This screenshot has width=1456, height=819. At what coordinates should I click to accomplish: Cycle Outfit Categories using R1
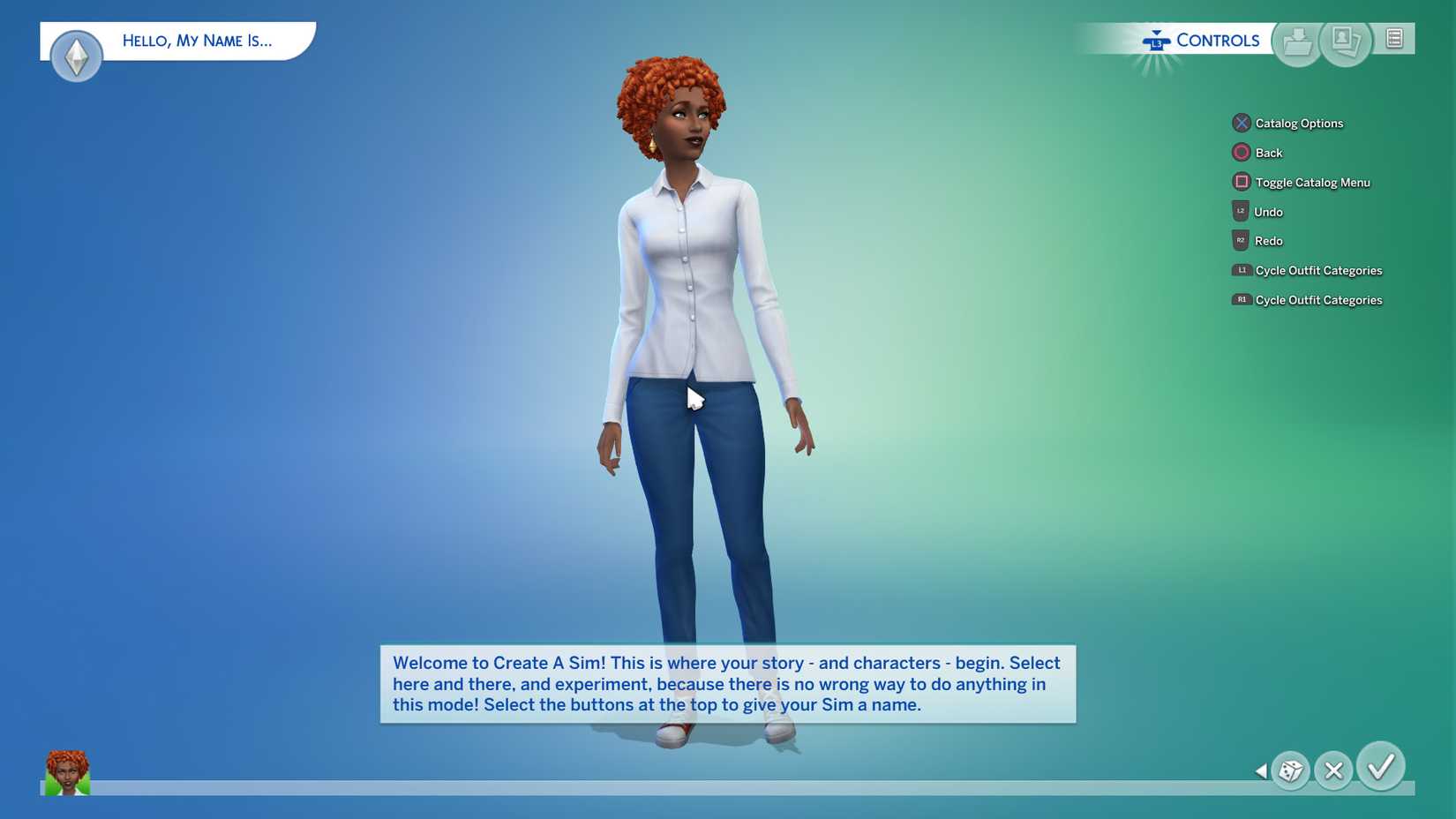pos(1242,300)
